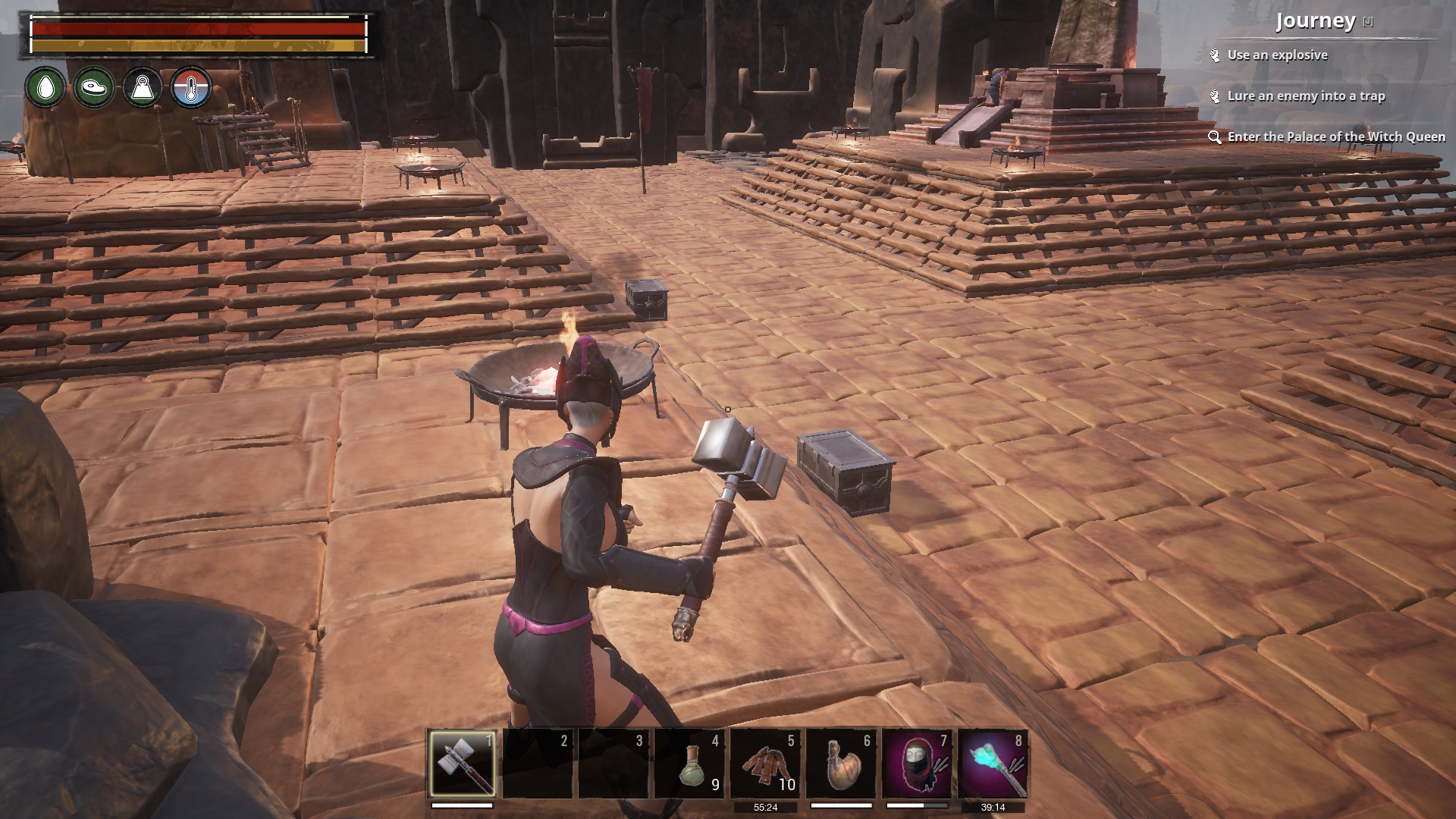Screen dimensions: 1456x819
Task: Open the Journey panel header
Action: 1316,21
